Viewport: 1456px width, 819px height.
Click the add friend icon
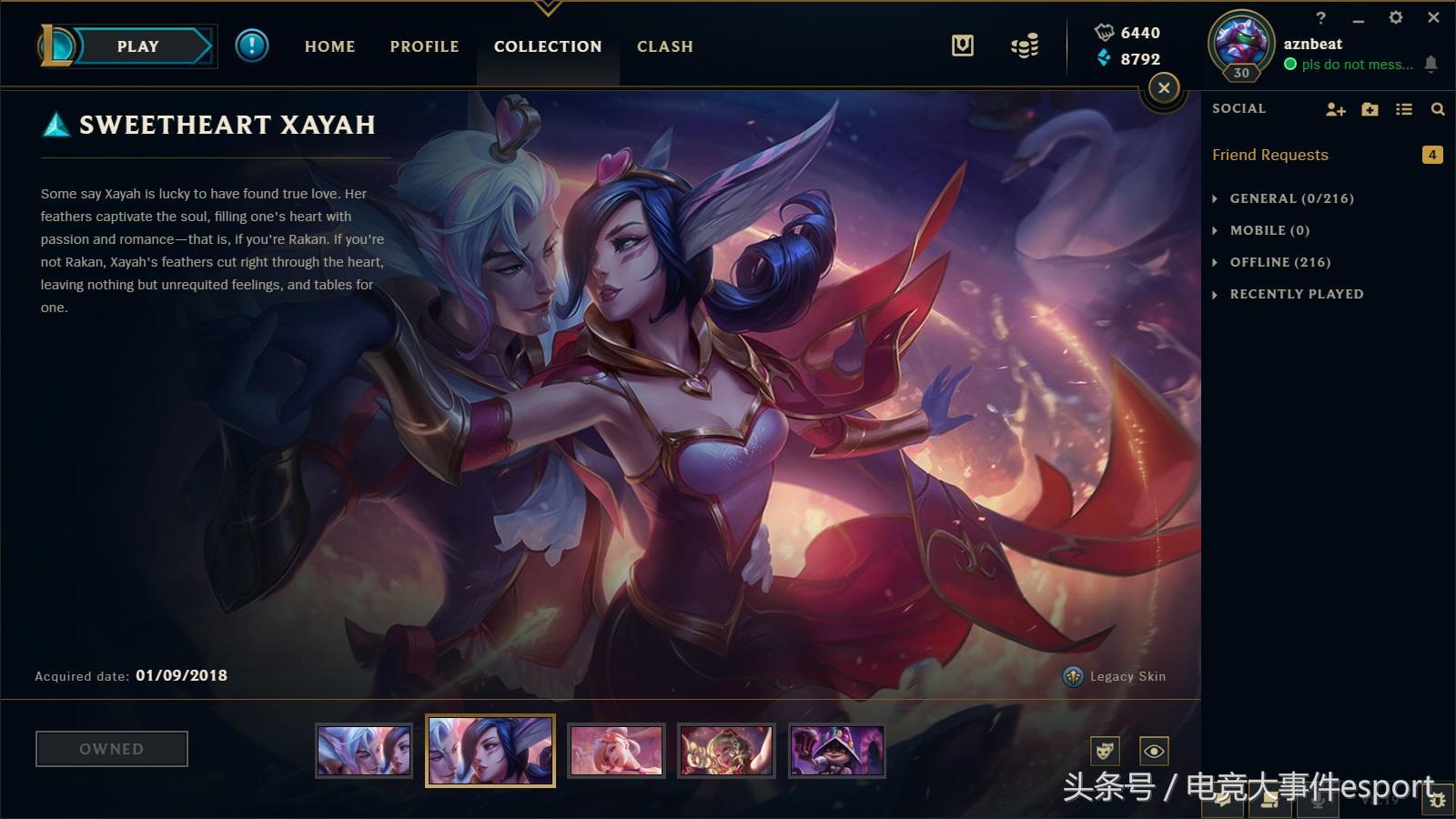click(1335, 109)
